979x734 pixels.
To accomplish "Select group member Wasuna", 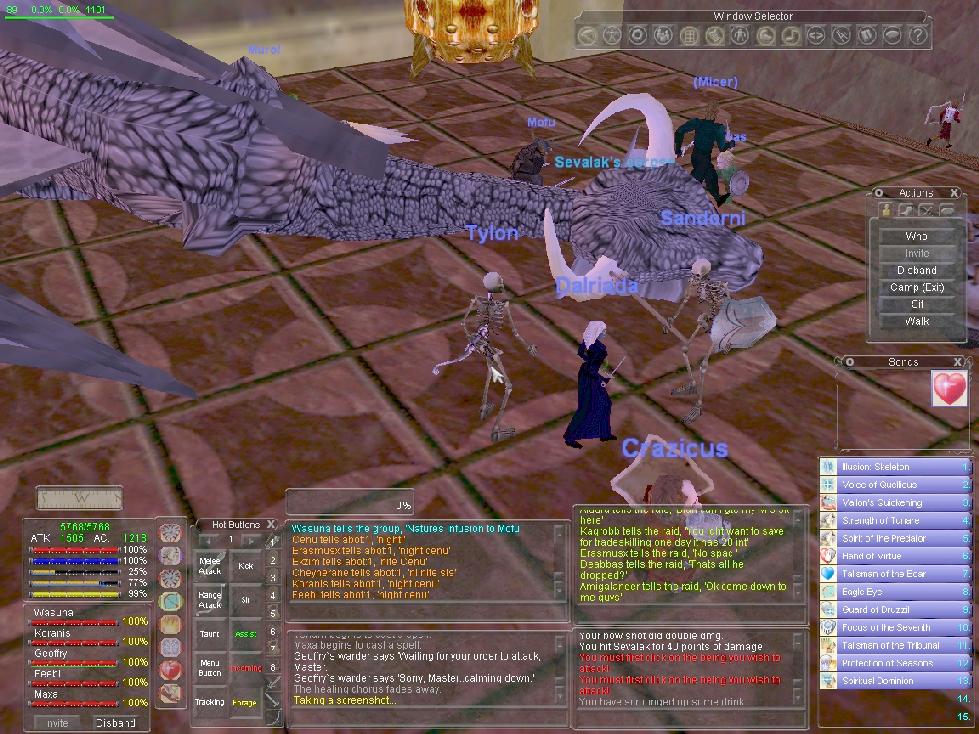I will click(49, 612).
